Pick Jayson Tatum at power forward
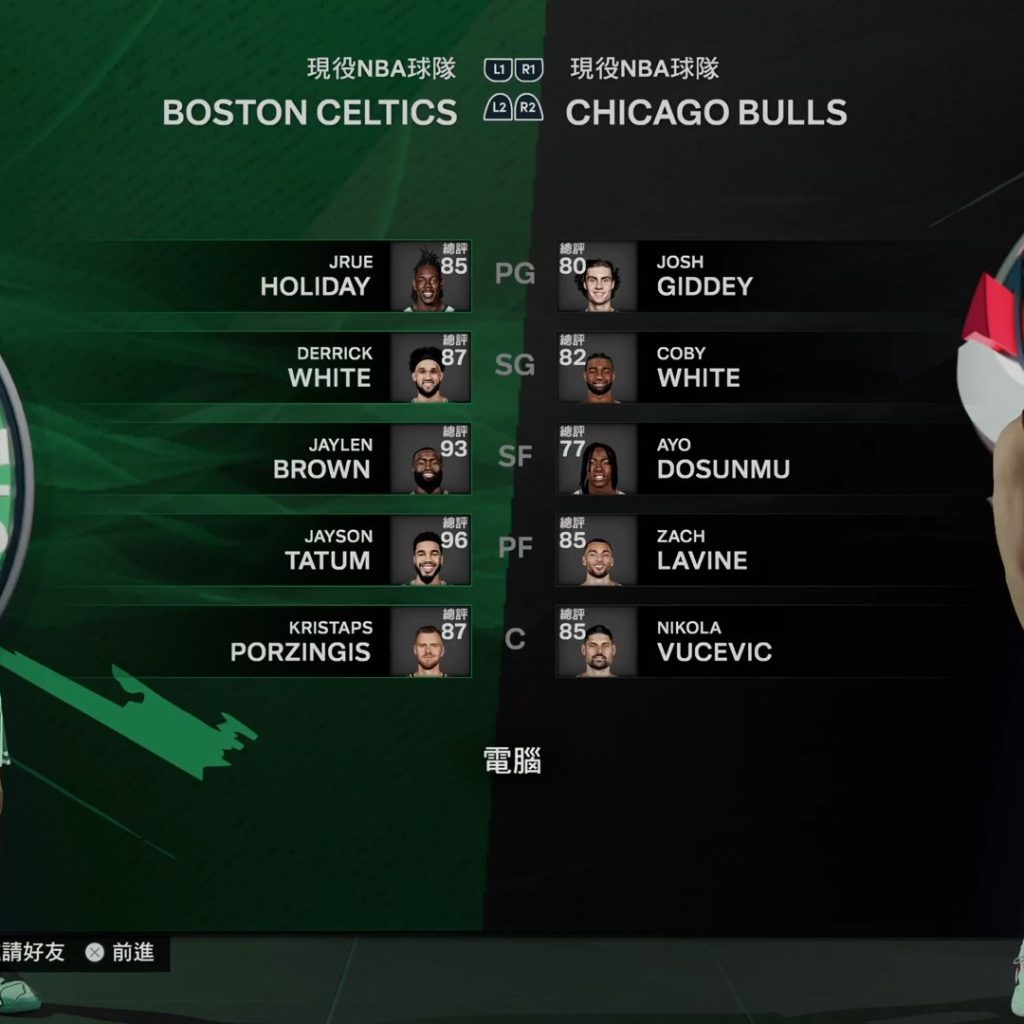 click(328, 550)
